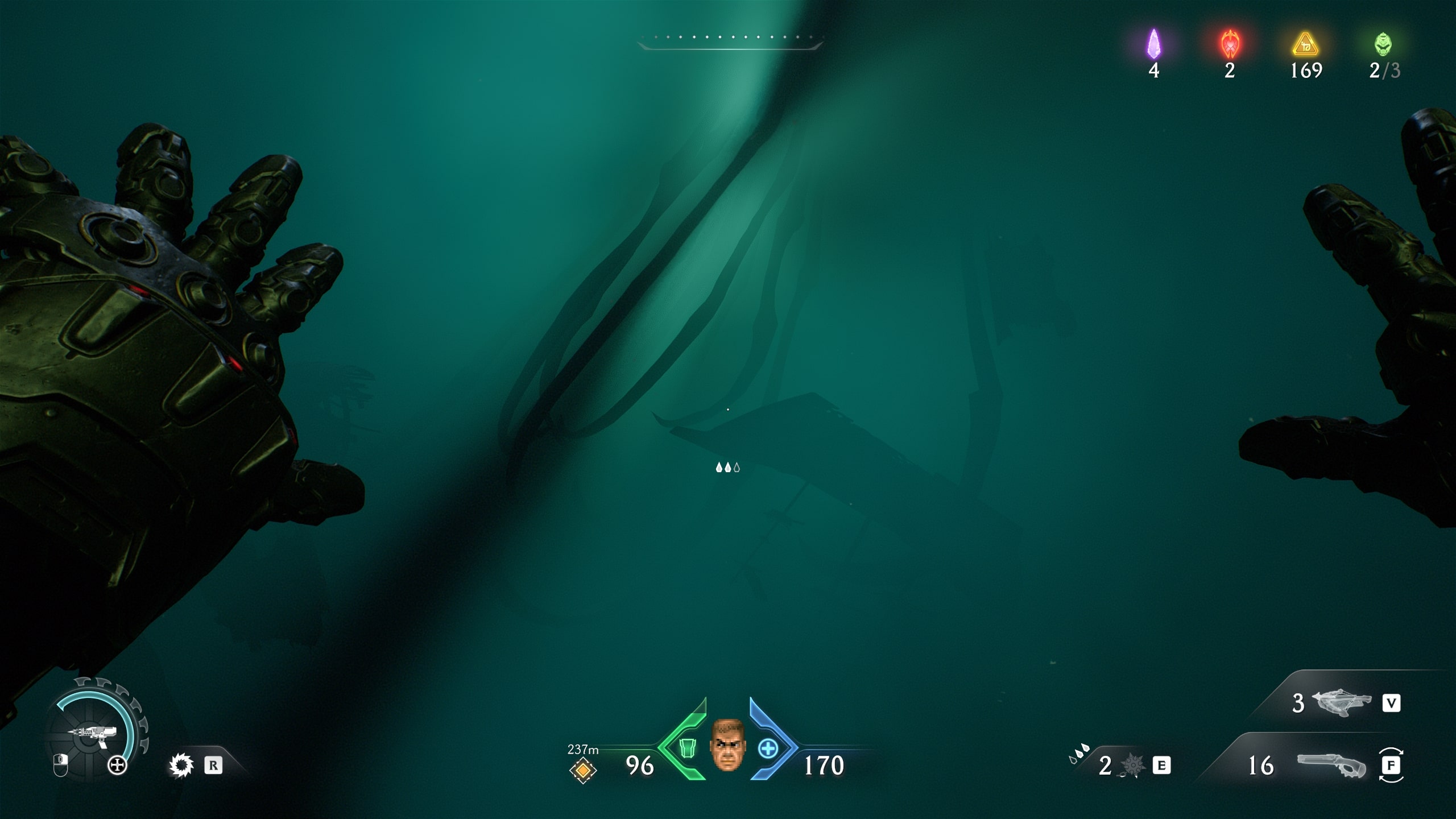Screen dimensions: 1456x819
Task: Activate the shield saw ability icon
Action: (181, 766)
